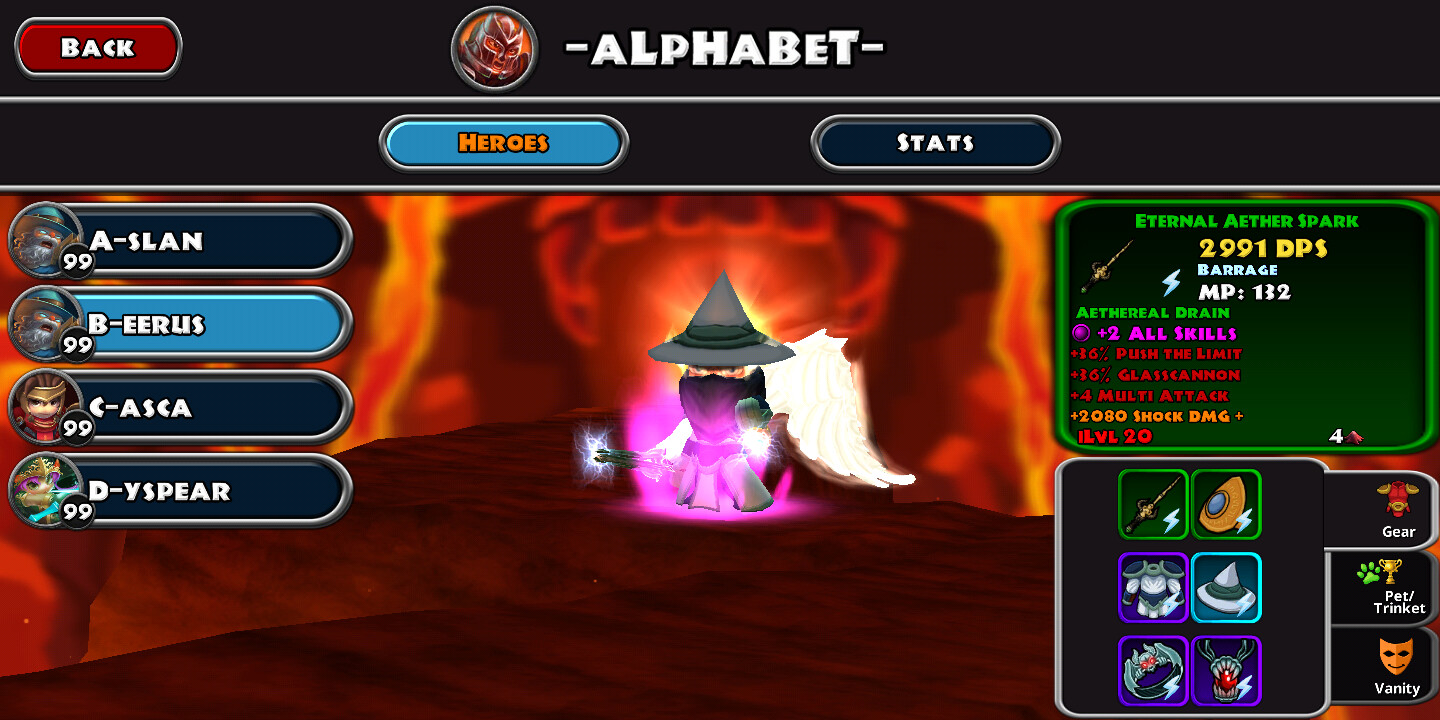Go back with the red Back button

98,47
